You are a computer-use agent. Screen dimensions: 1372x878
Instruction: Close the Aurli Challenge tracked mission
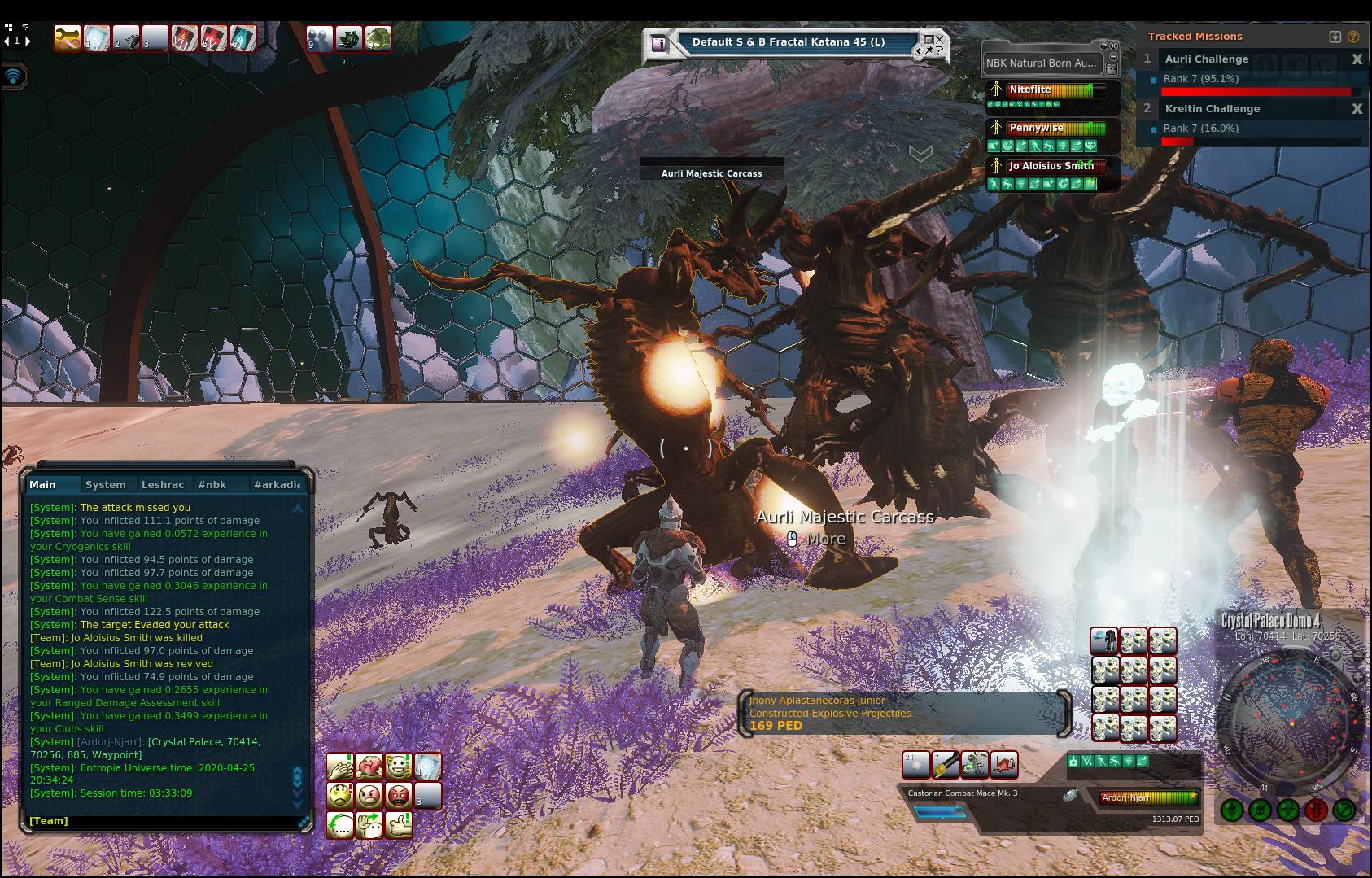pos(1357,59)
